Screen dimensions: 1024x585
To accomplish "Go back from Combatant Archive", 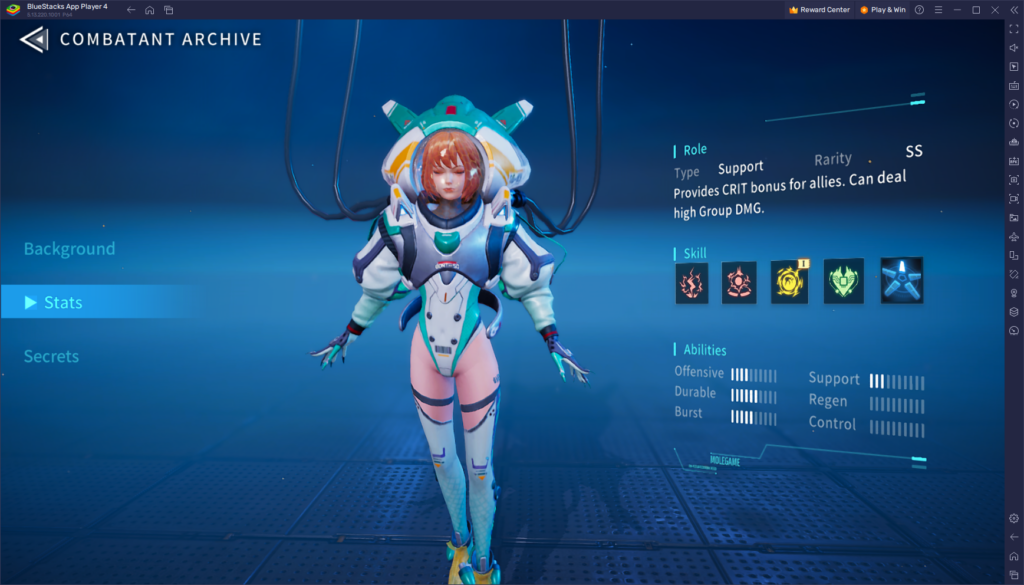I will 34,40.
